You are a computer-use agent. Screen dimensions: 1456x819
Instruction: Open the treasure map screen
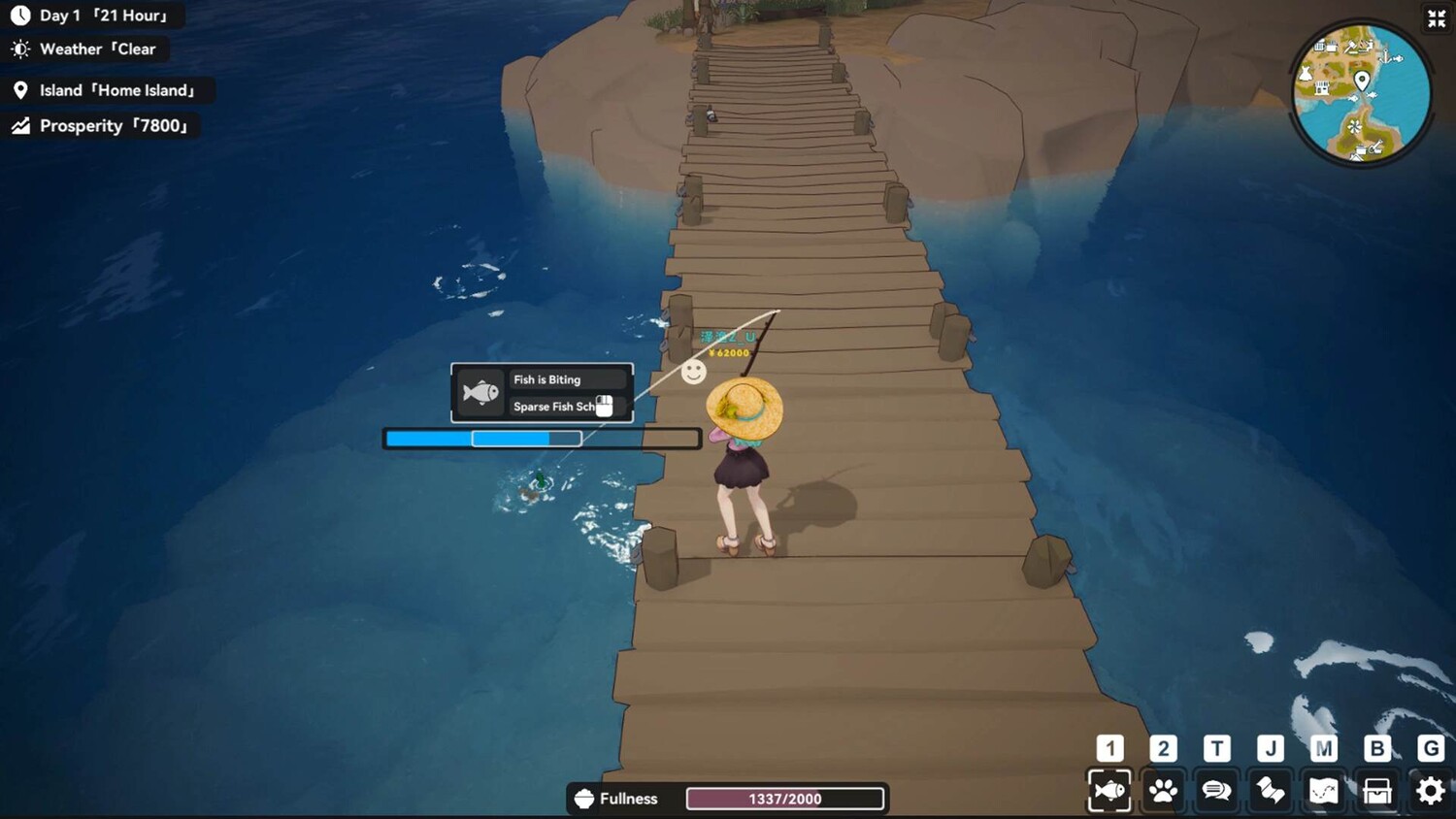(x=1324, y=791)
